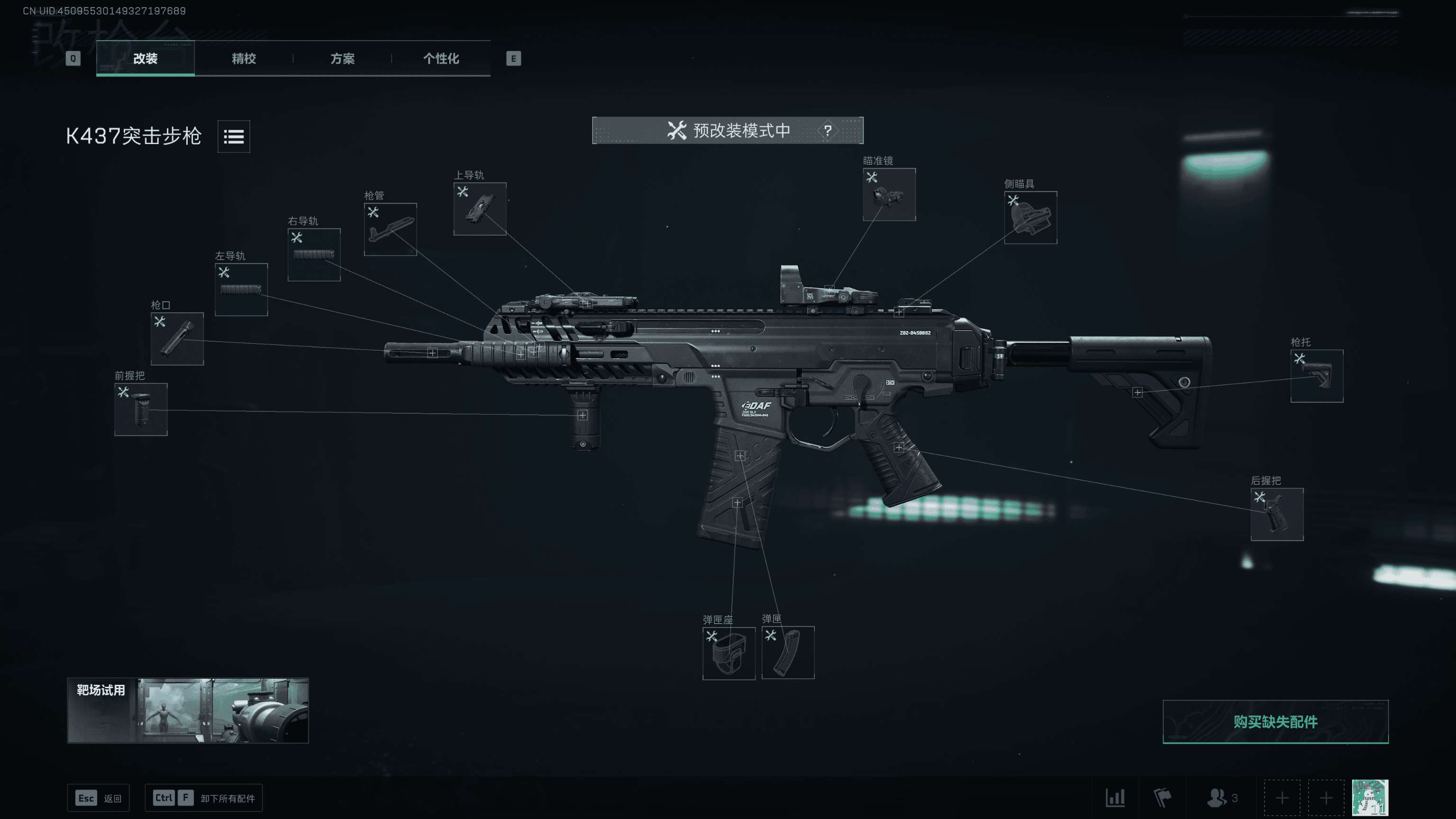Open the 左导轨 attachment slot
This screenshot has height=819, width=1456.
241,290
